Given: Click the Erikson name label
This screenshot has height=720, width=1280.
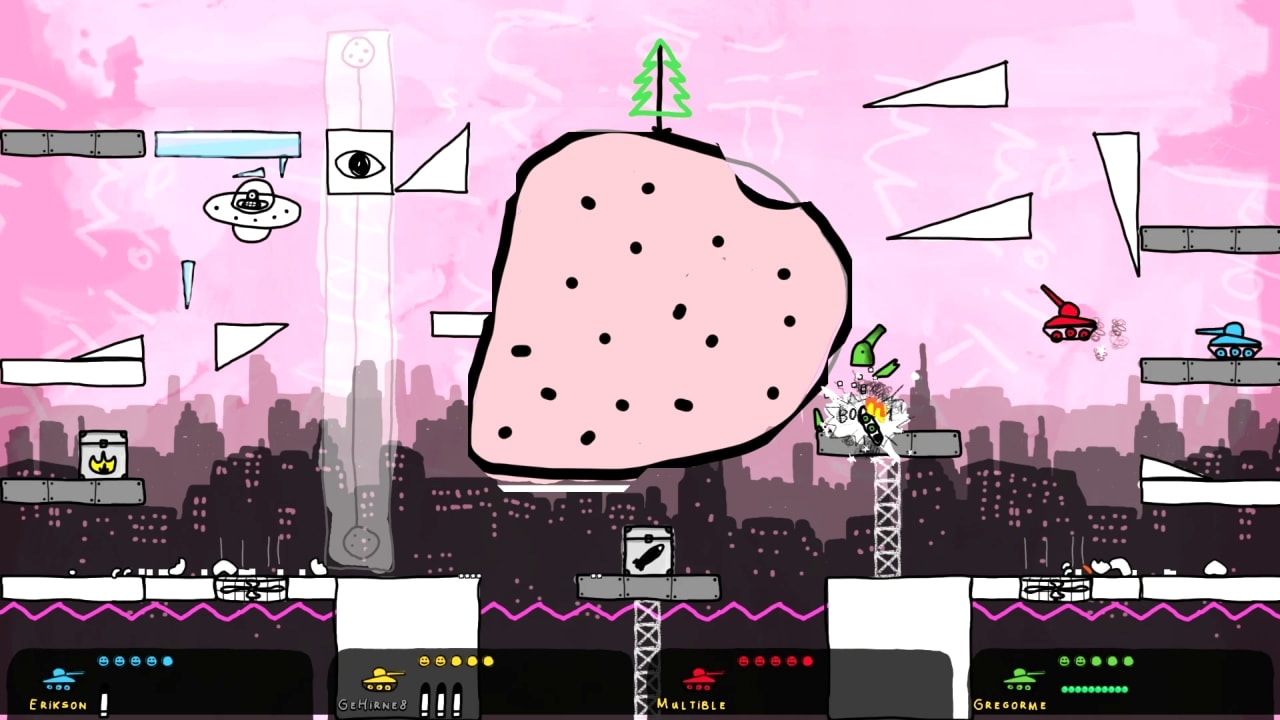Looking at the screenshot, I should coord(57,705).
